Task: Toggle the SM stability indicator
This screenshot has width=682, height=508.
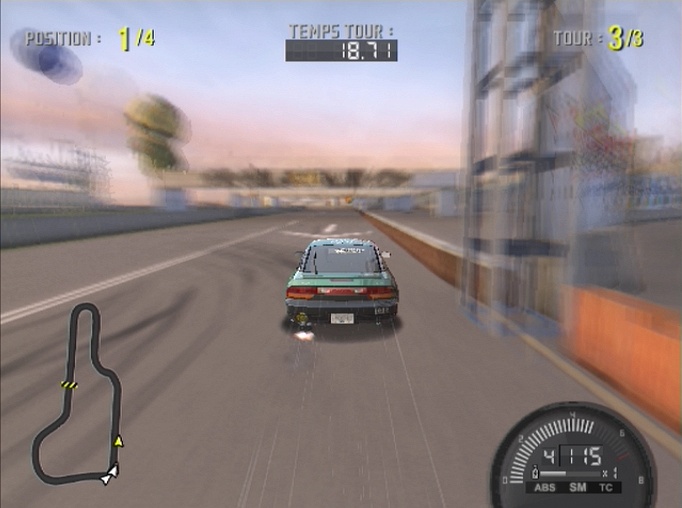Action: 576,488
